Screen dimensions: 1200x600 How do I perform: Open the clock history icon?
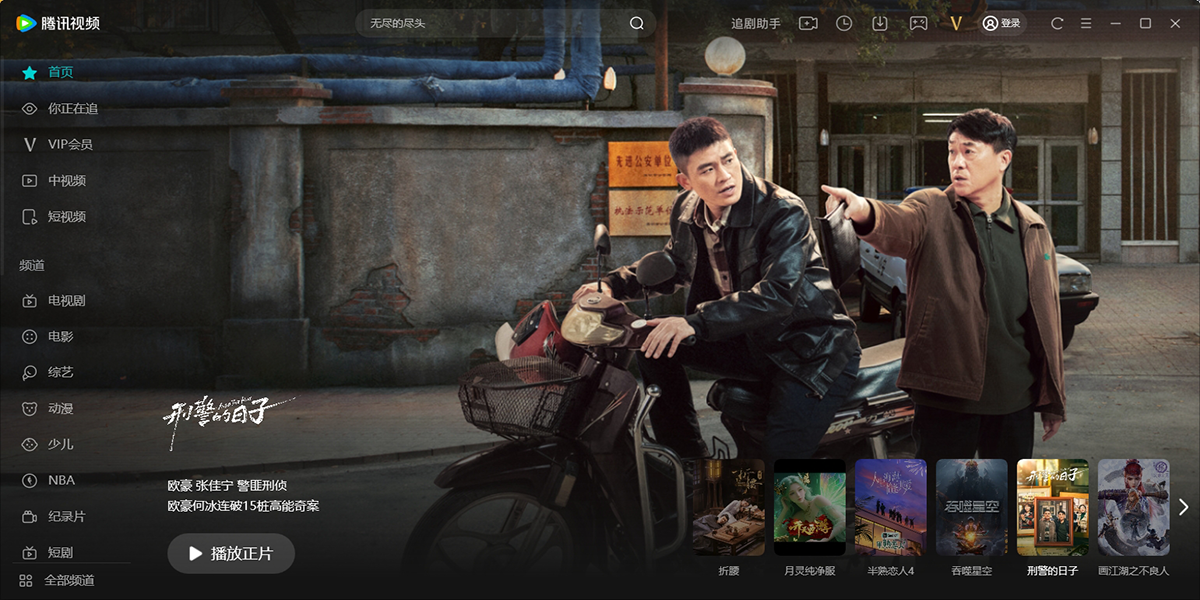pyautogui.click(x=844, y=23)
